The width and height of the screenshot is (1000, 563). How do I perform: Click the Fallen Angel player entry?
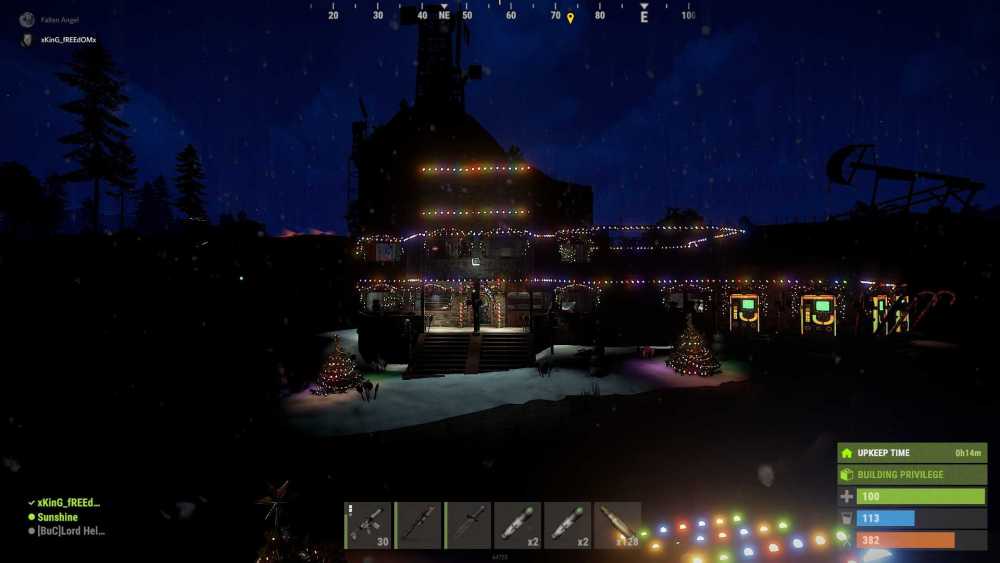pos(58,20)
